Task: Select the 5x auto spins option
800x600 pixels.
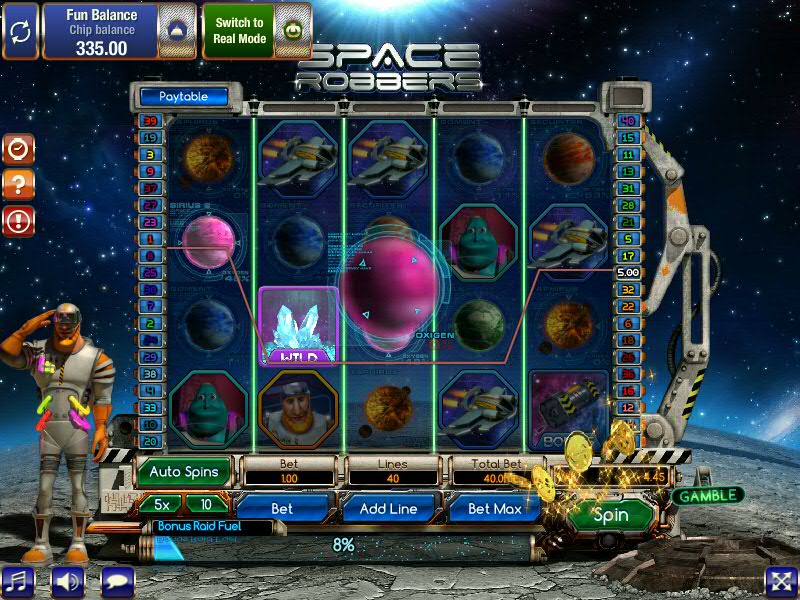Action: click(x=160, y=504)
